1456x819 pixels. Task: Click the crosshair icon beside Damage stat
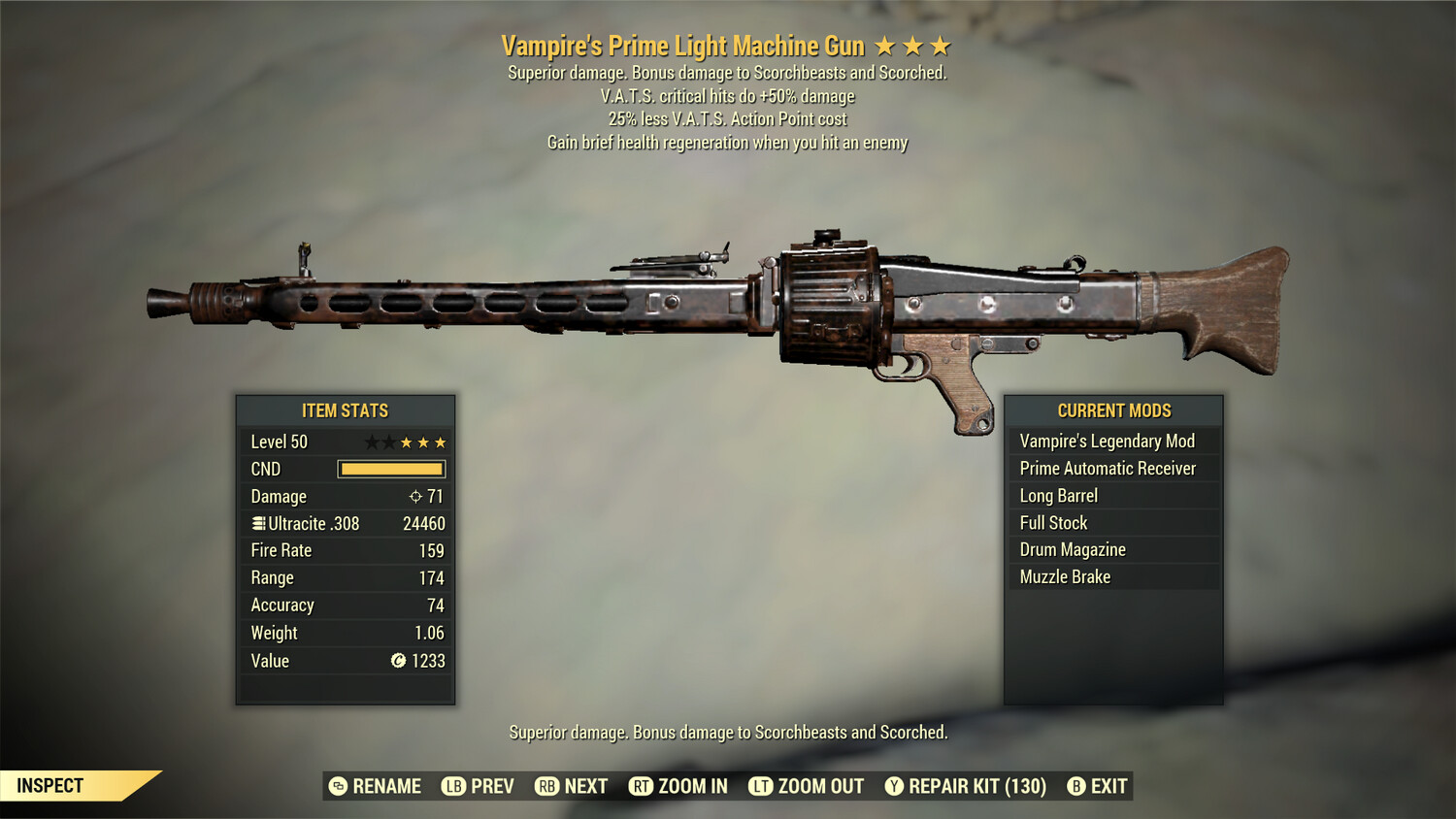(417, 496)
